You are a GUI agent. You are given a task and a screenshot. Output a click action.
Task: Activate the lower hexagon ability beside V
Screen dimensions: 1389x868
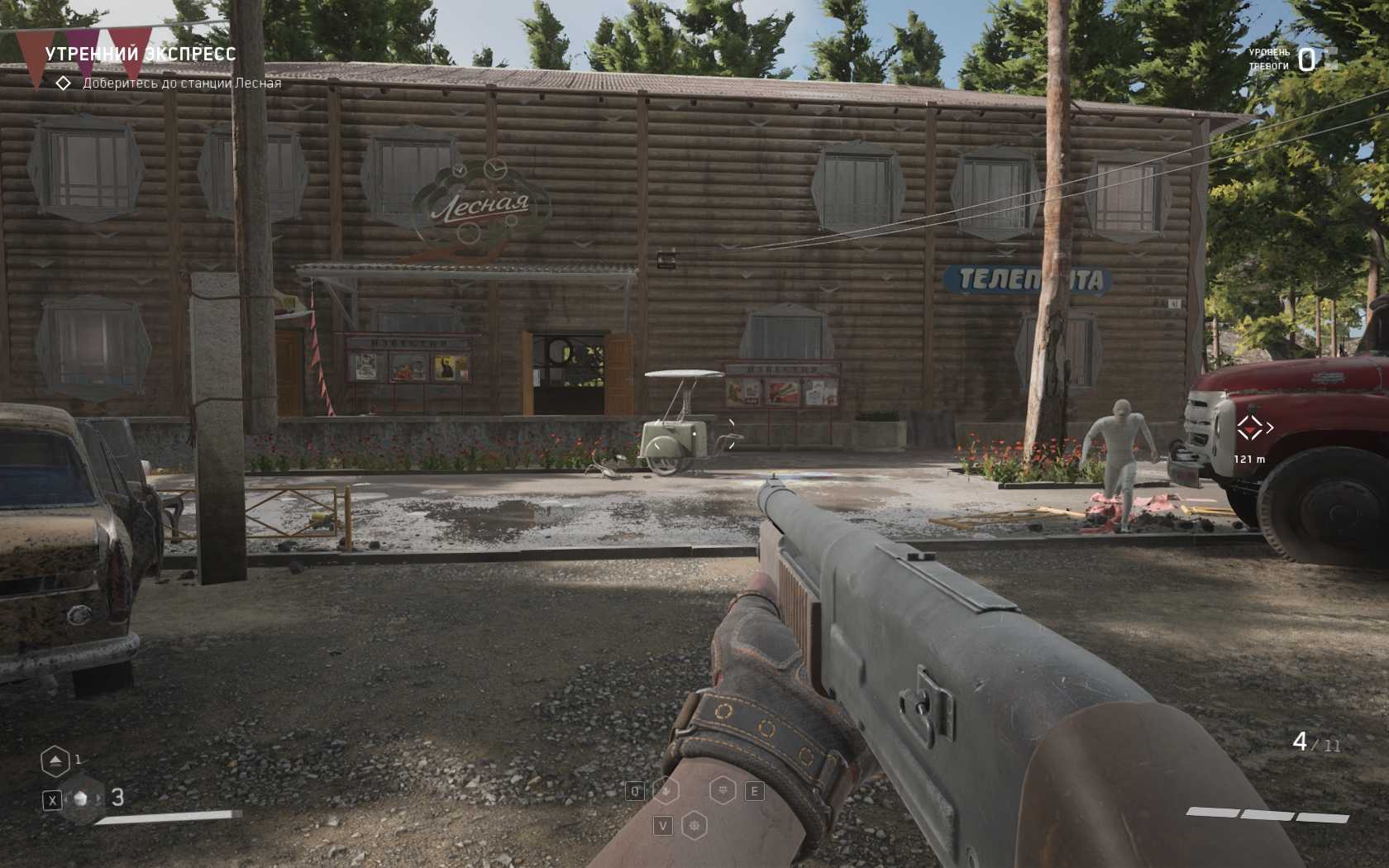(694, 825)
